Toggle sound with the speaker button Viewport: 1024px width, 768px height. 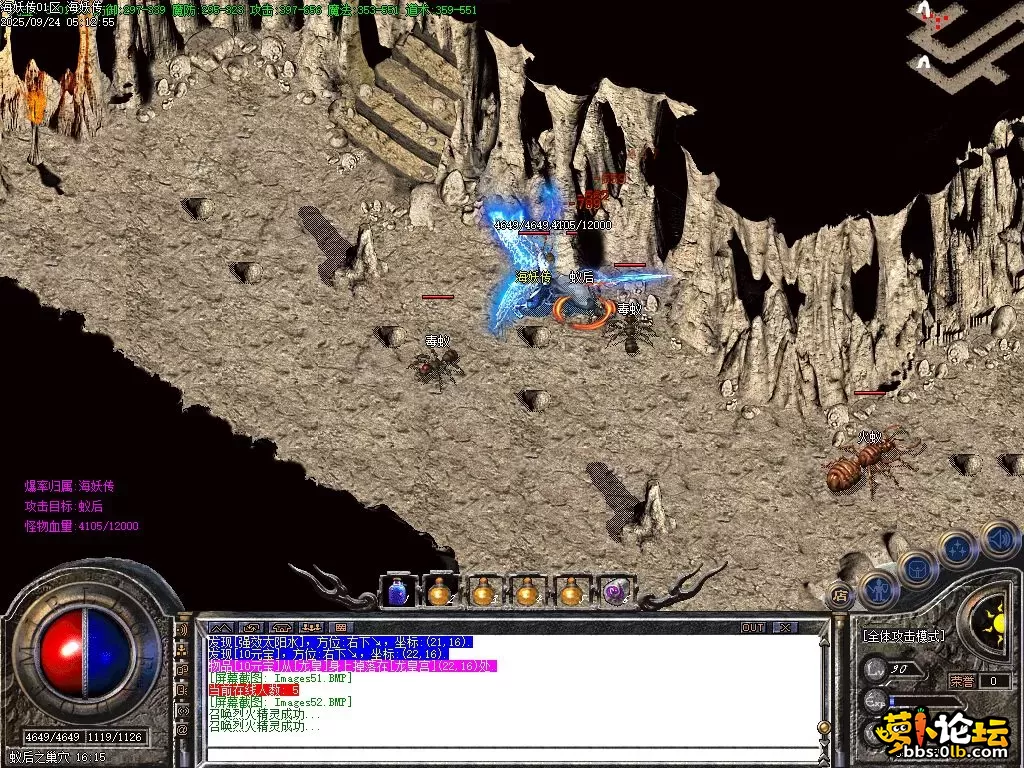coord(999,539)
